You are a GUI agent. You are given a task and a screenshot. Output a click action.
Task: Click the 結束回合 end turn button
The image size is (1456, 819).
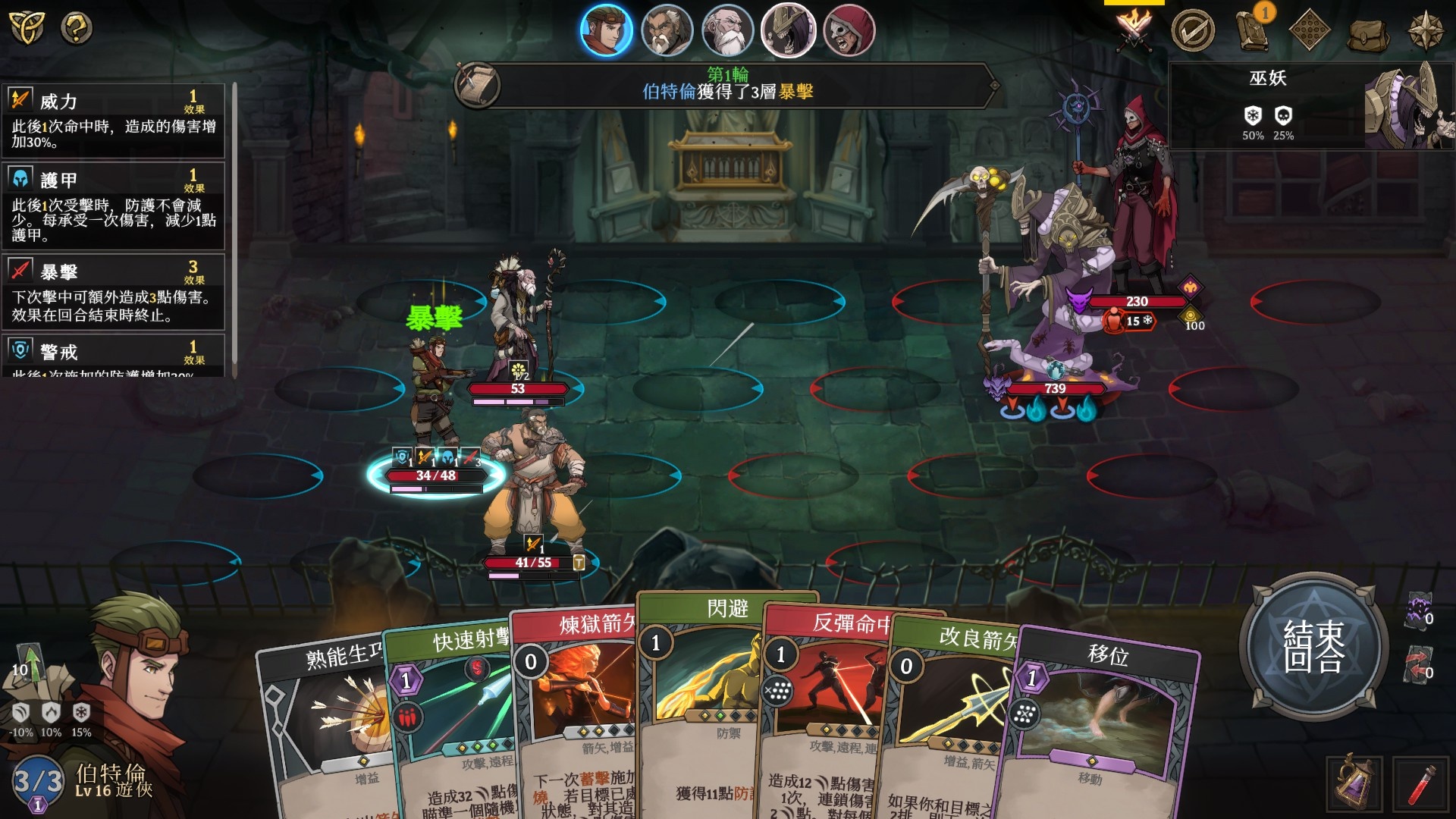pos(1313,646)
